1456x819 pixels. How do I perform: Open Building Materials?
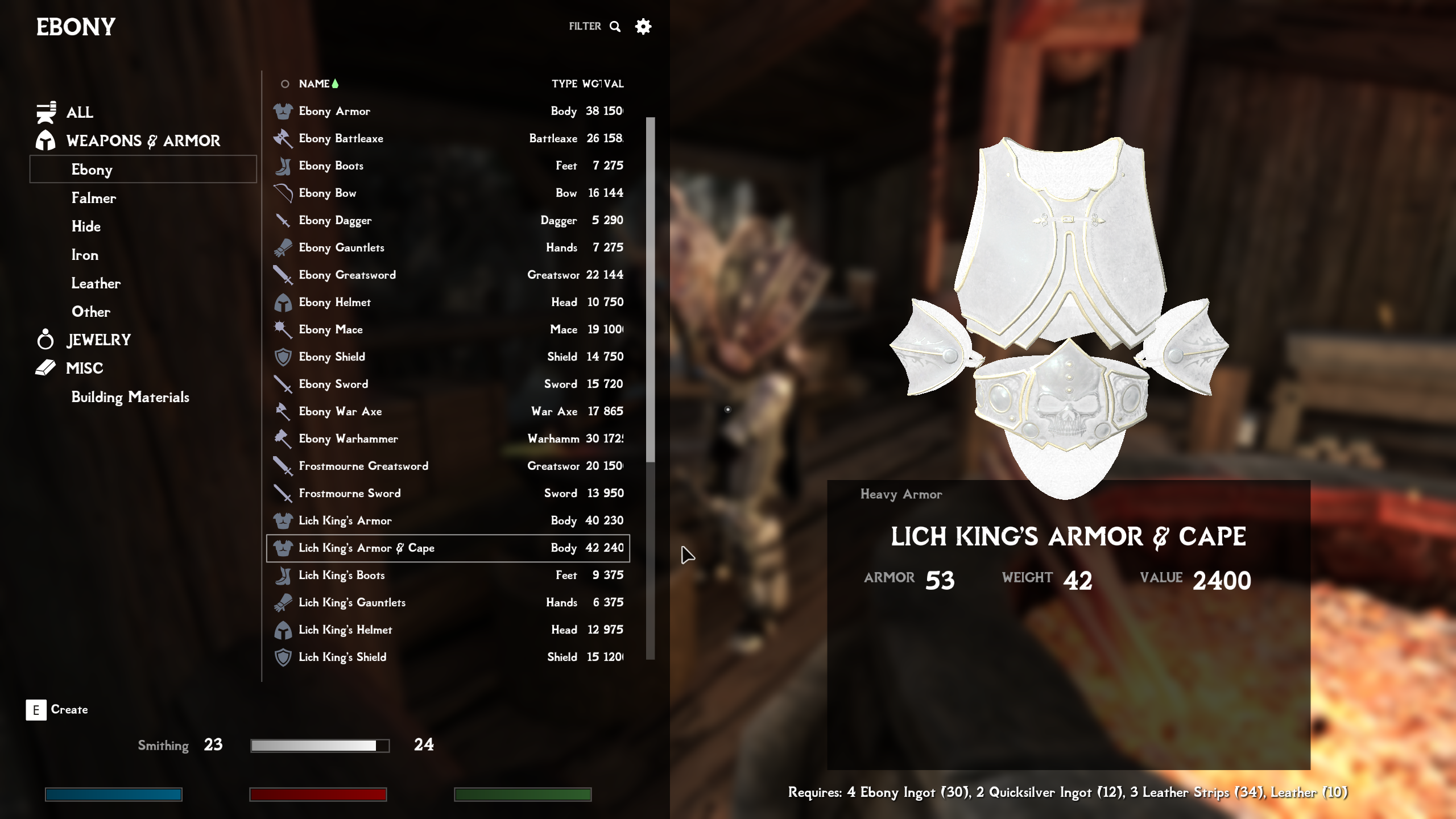point(131,398)
